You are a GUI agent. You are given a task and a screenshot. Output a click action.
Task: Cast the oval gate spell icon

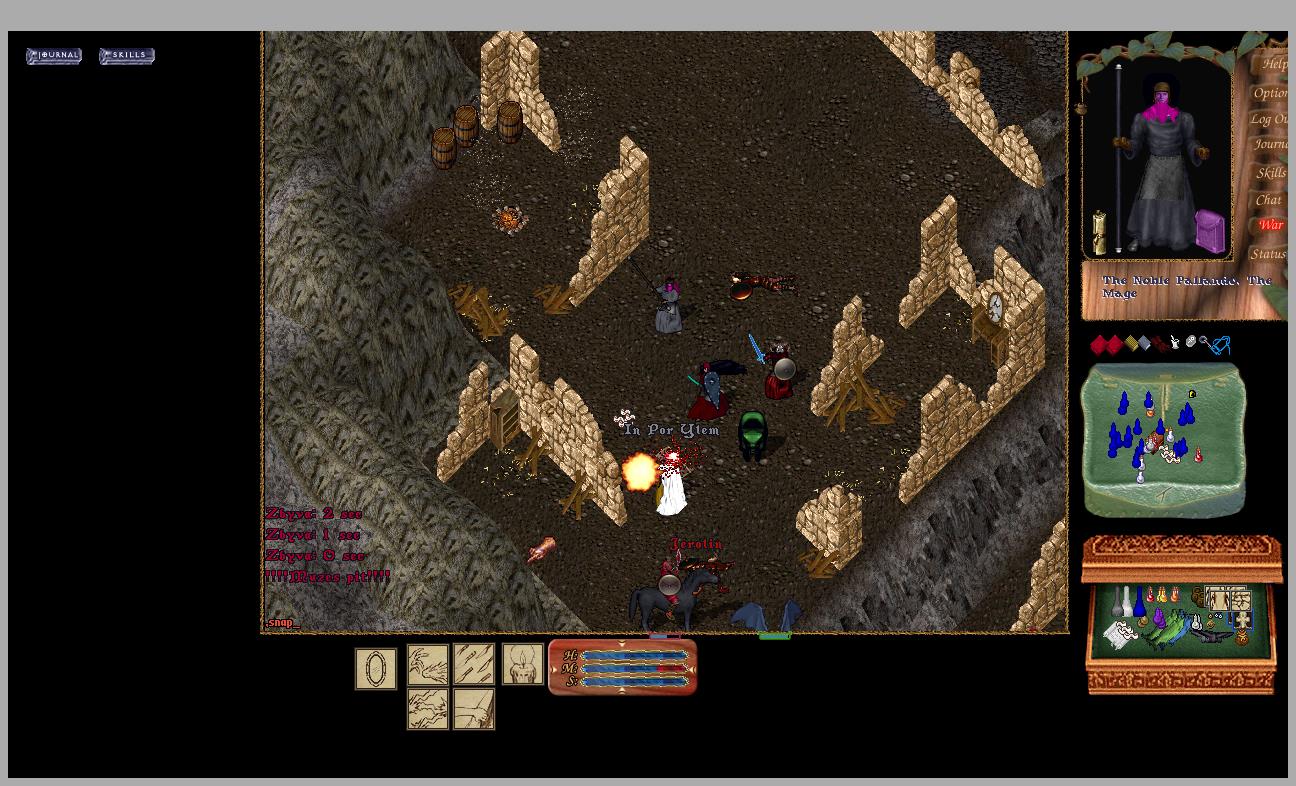375,669
